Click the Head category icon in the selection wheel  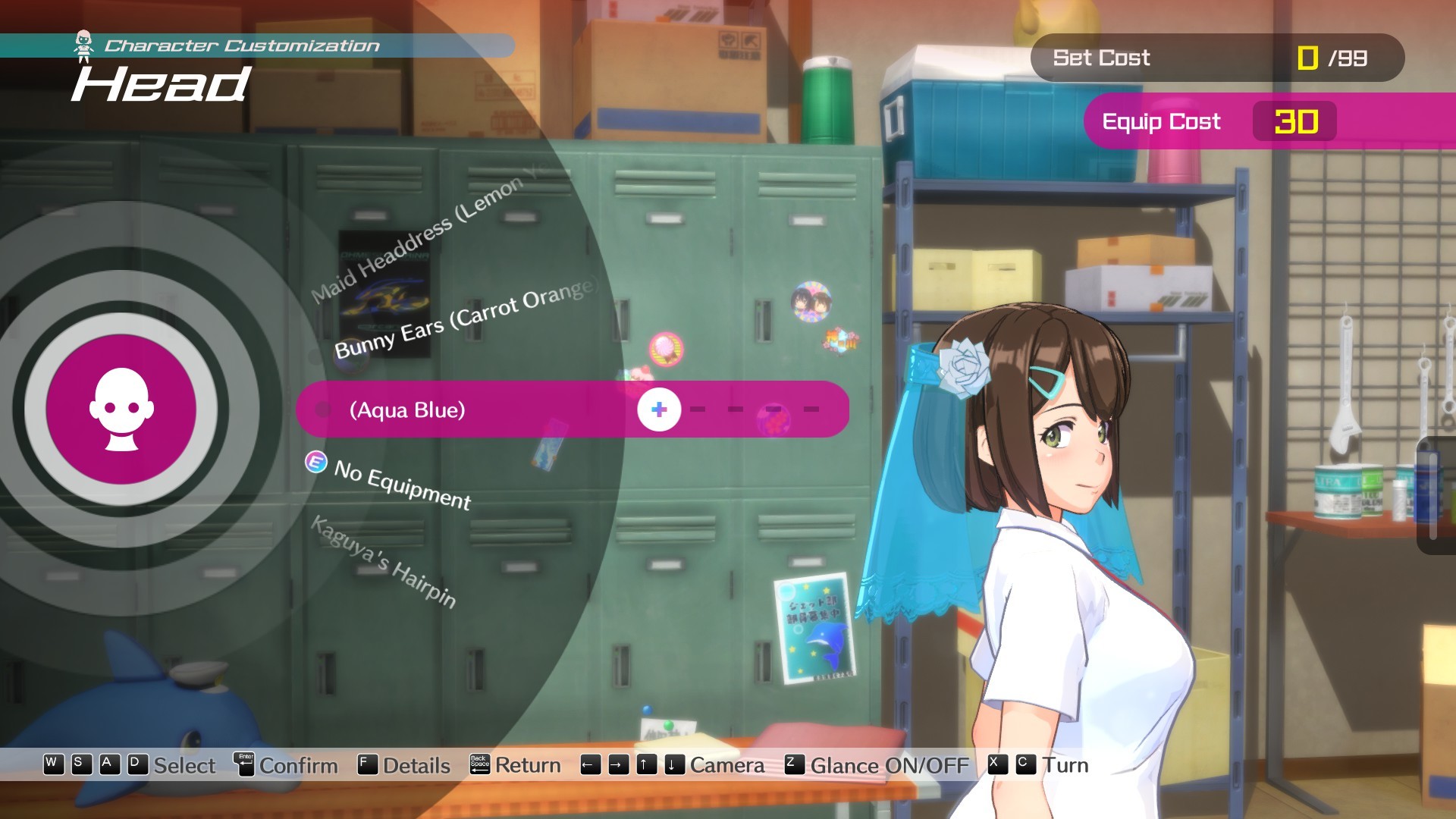[121, 409]
